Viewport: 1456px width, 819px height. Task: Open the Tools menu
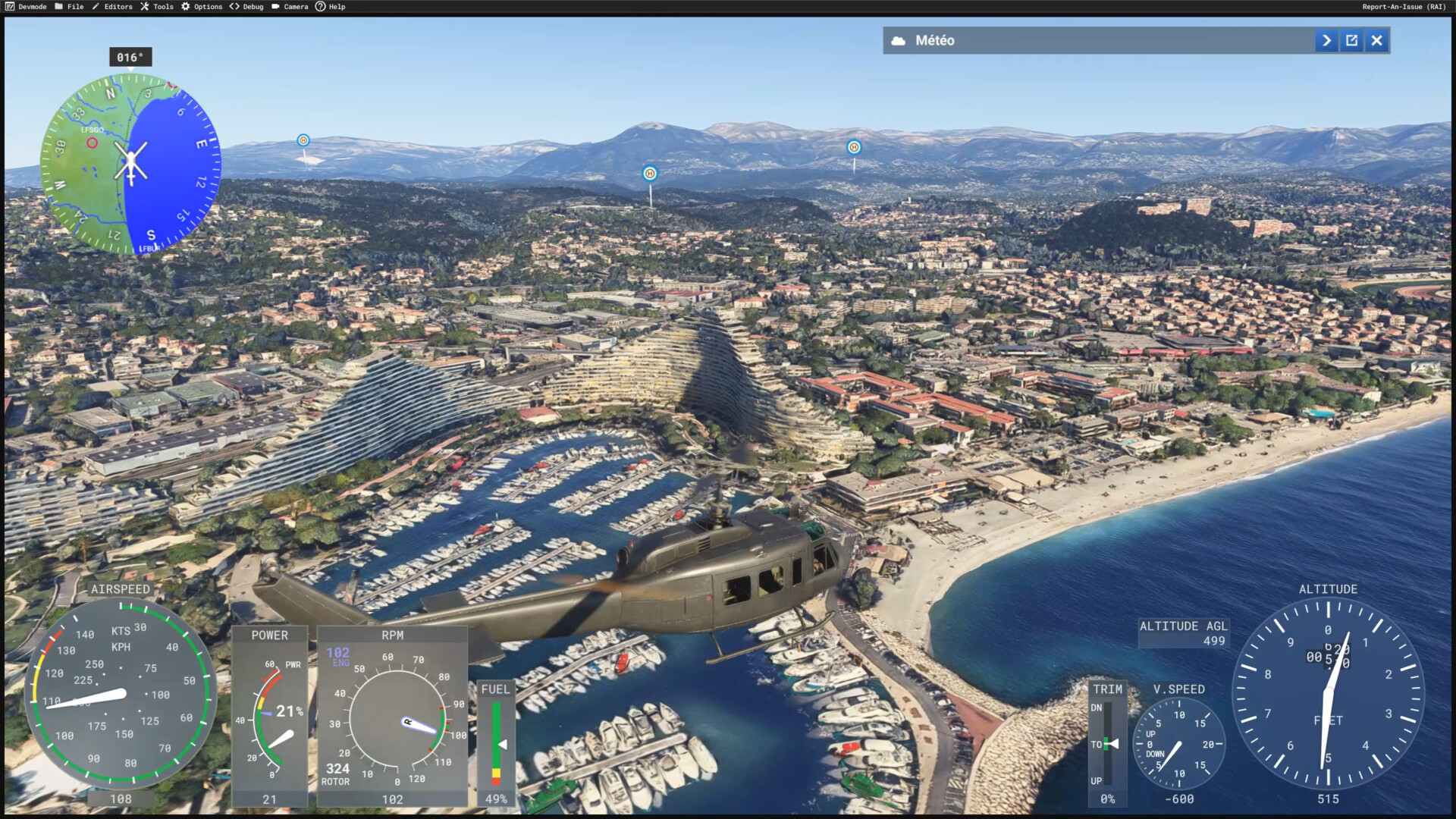click(157, 7)
